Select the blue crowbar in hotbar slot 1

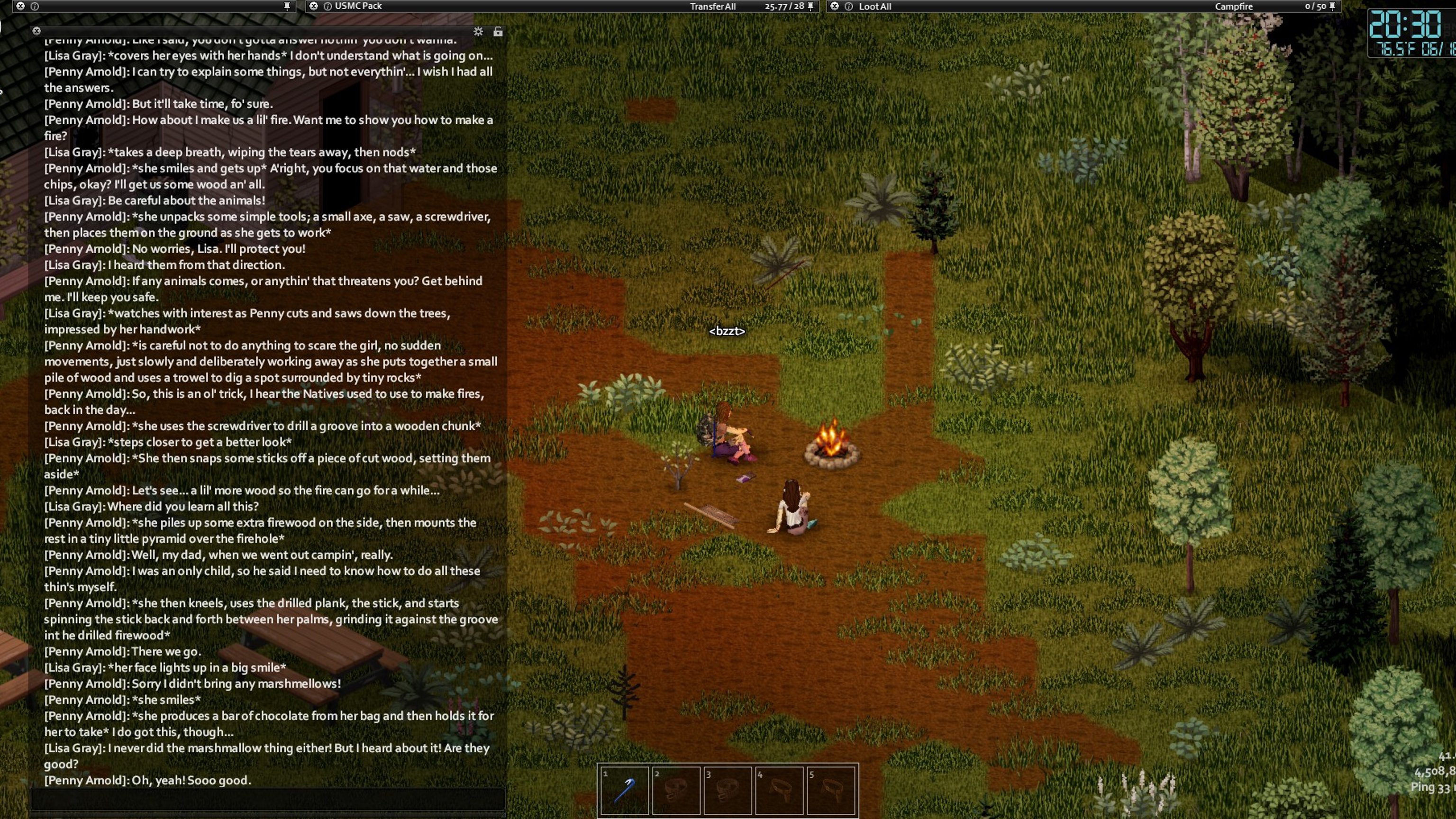624,790
